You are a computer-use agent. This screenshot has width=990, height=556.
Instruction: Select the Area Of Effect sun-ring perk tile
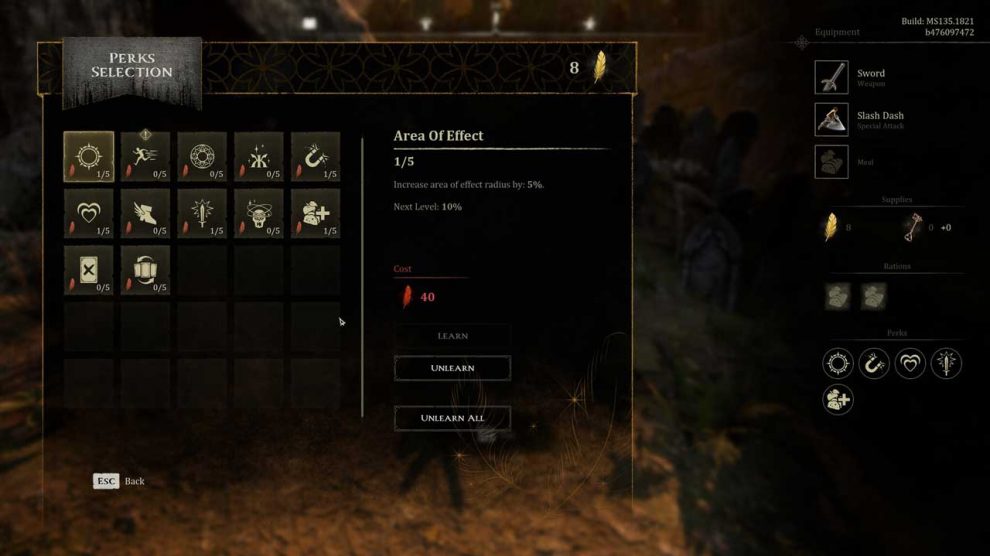[x=89, y=157]
